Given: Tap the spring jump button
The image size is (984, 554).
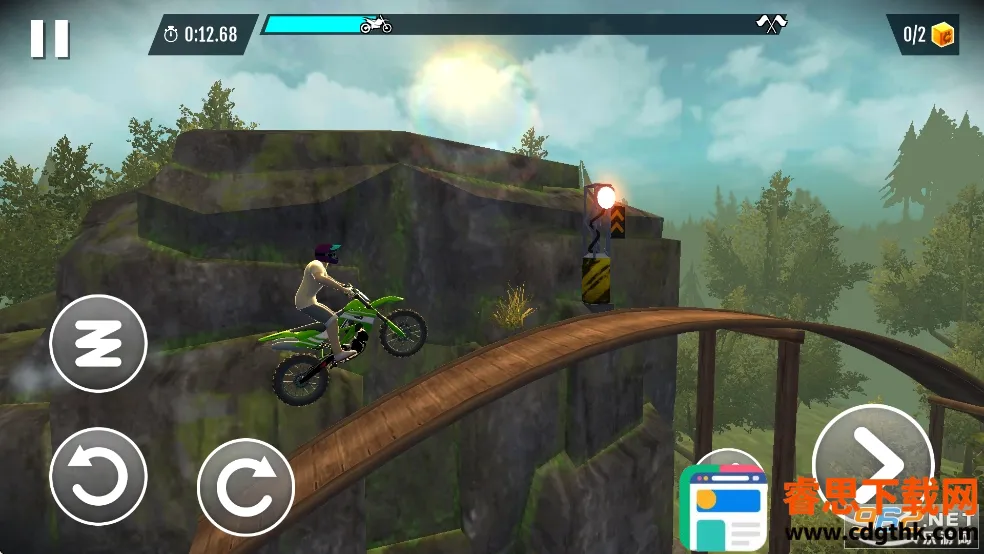Looking at the screenshot, I should 98,343.
